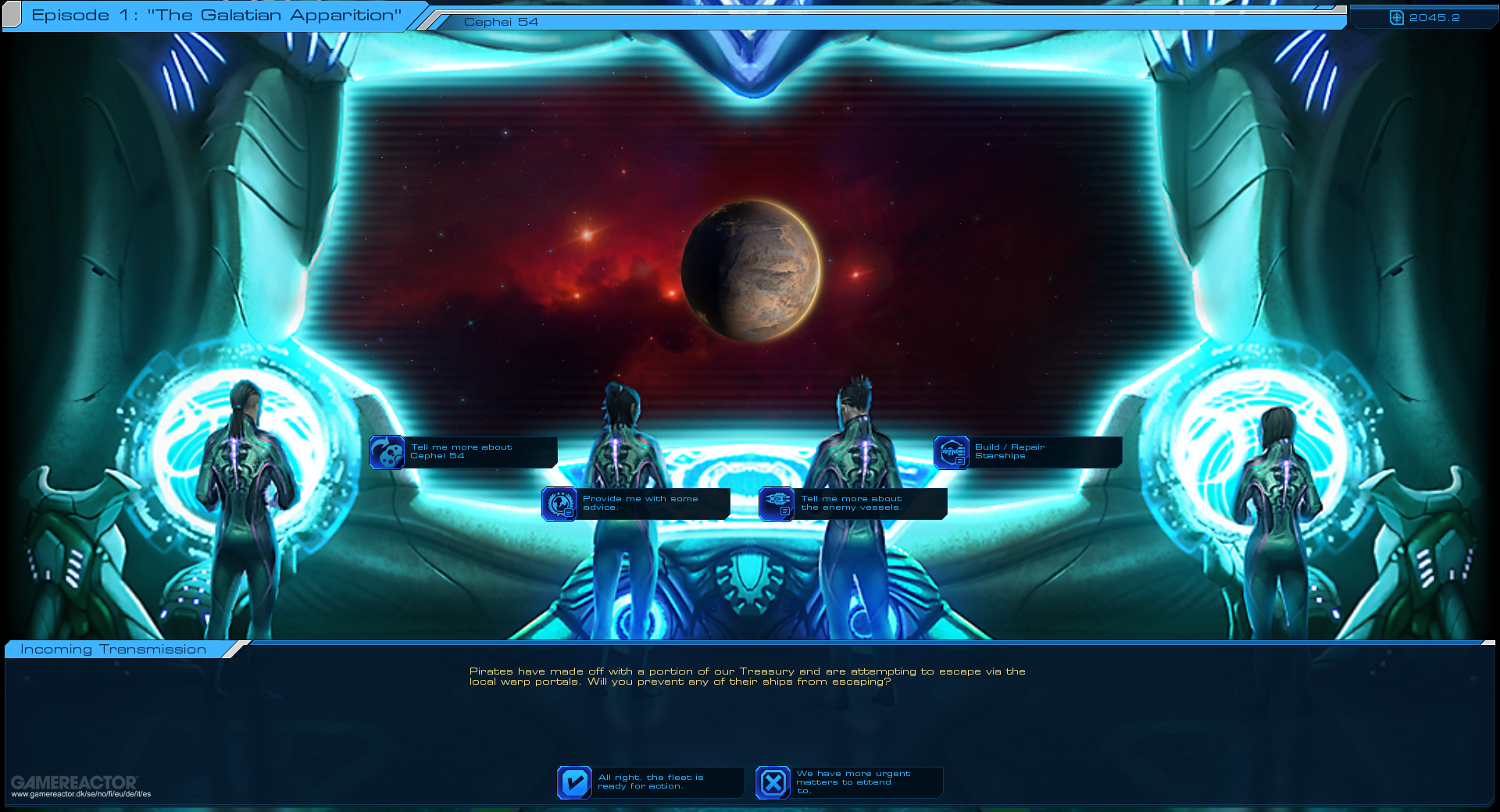Click the laurel emblem on the advice option
This screenshot has width=1500, height=812.
(x=559, y=502)
